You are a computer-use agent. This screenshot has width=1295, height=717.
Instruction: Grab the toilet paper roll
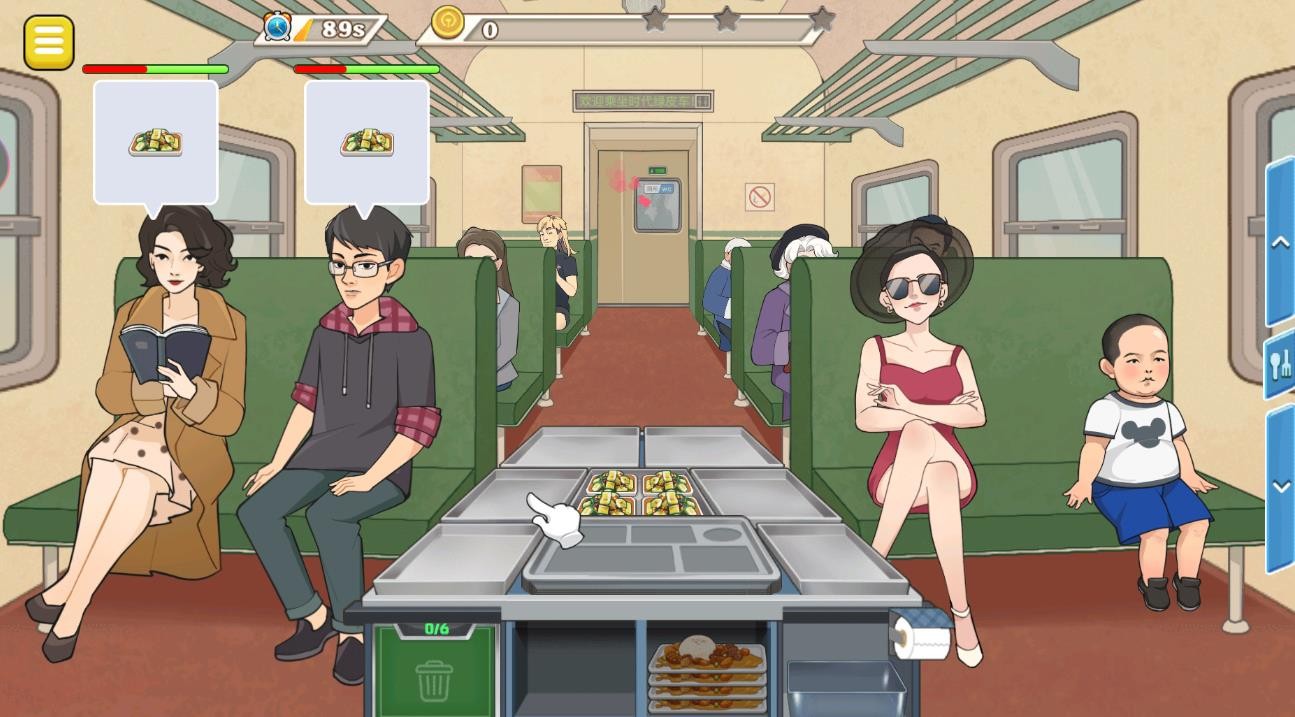921,635
